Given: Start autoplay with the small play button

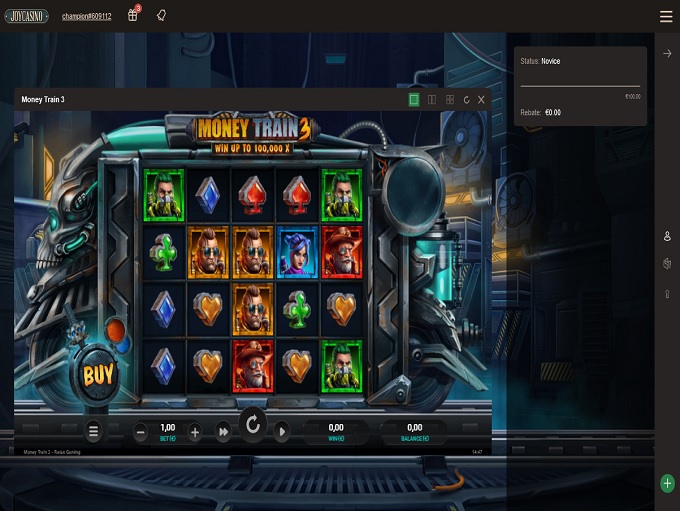Looking at the screenshot, I should click(x=282, y=432).
